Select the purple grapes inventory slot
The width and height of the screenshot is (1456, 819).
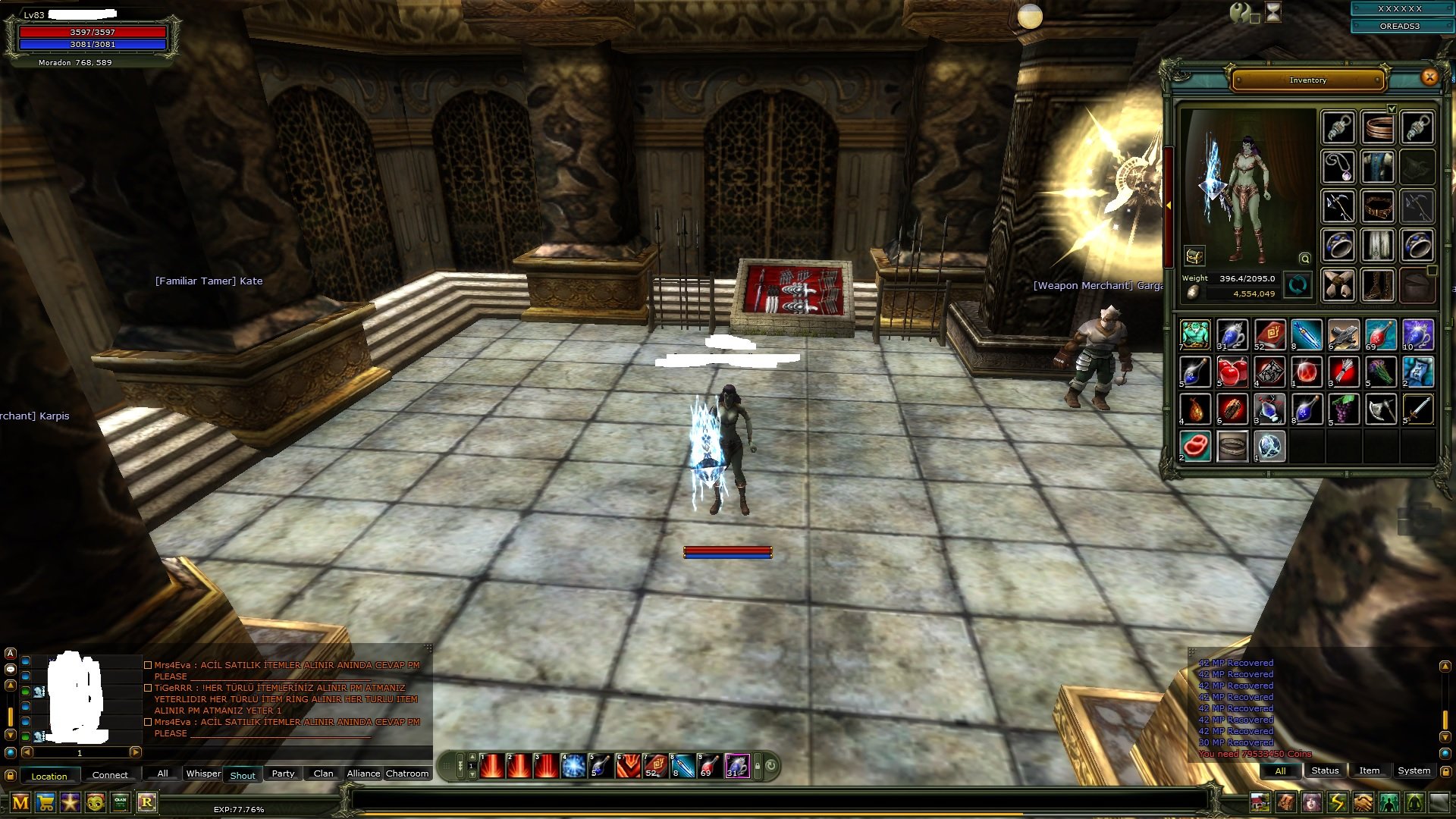click(1344, 409)
